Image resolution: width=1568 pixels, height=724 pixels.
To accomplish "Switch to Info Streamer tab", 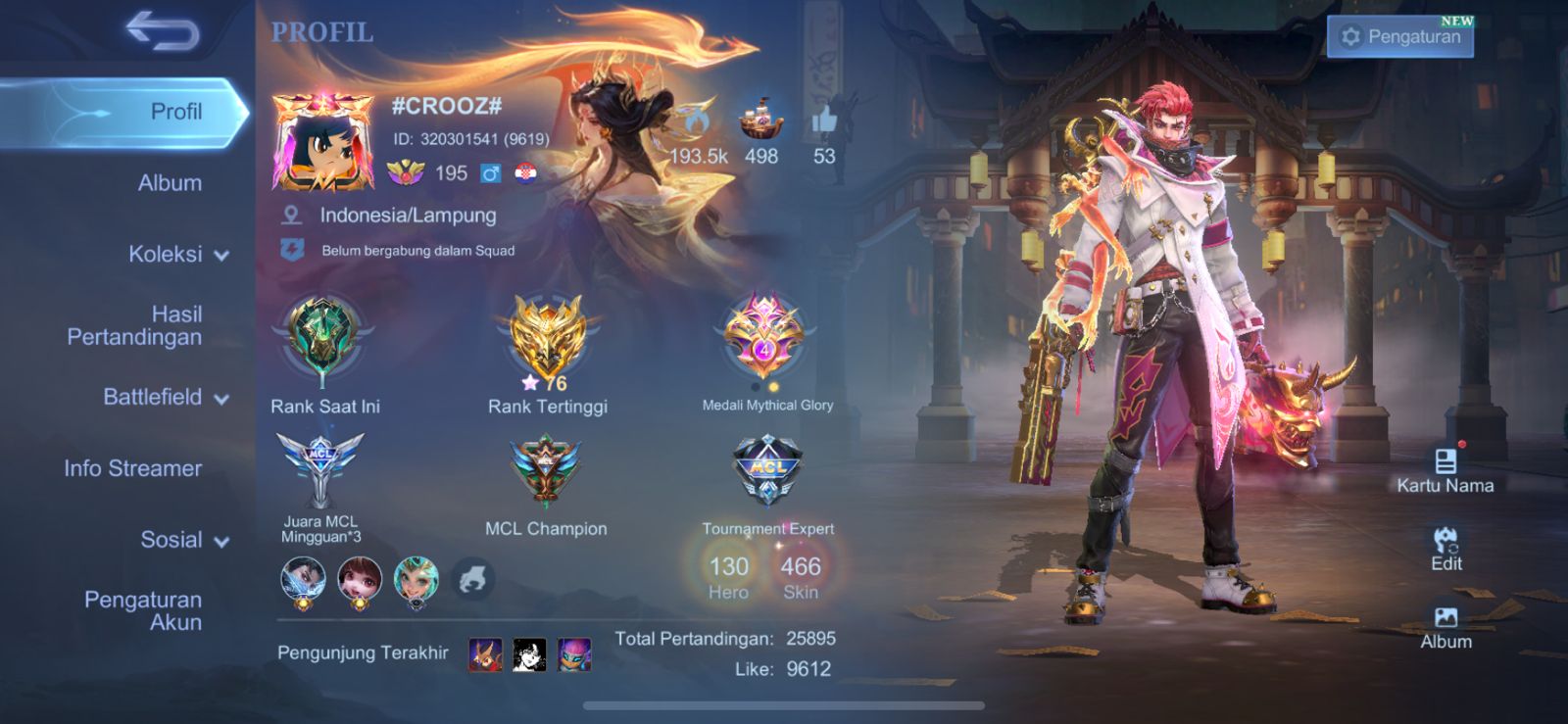I will click(x=133, y=469).
